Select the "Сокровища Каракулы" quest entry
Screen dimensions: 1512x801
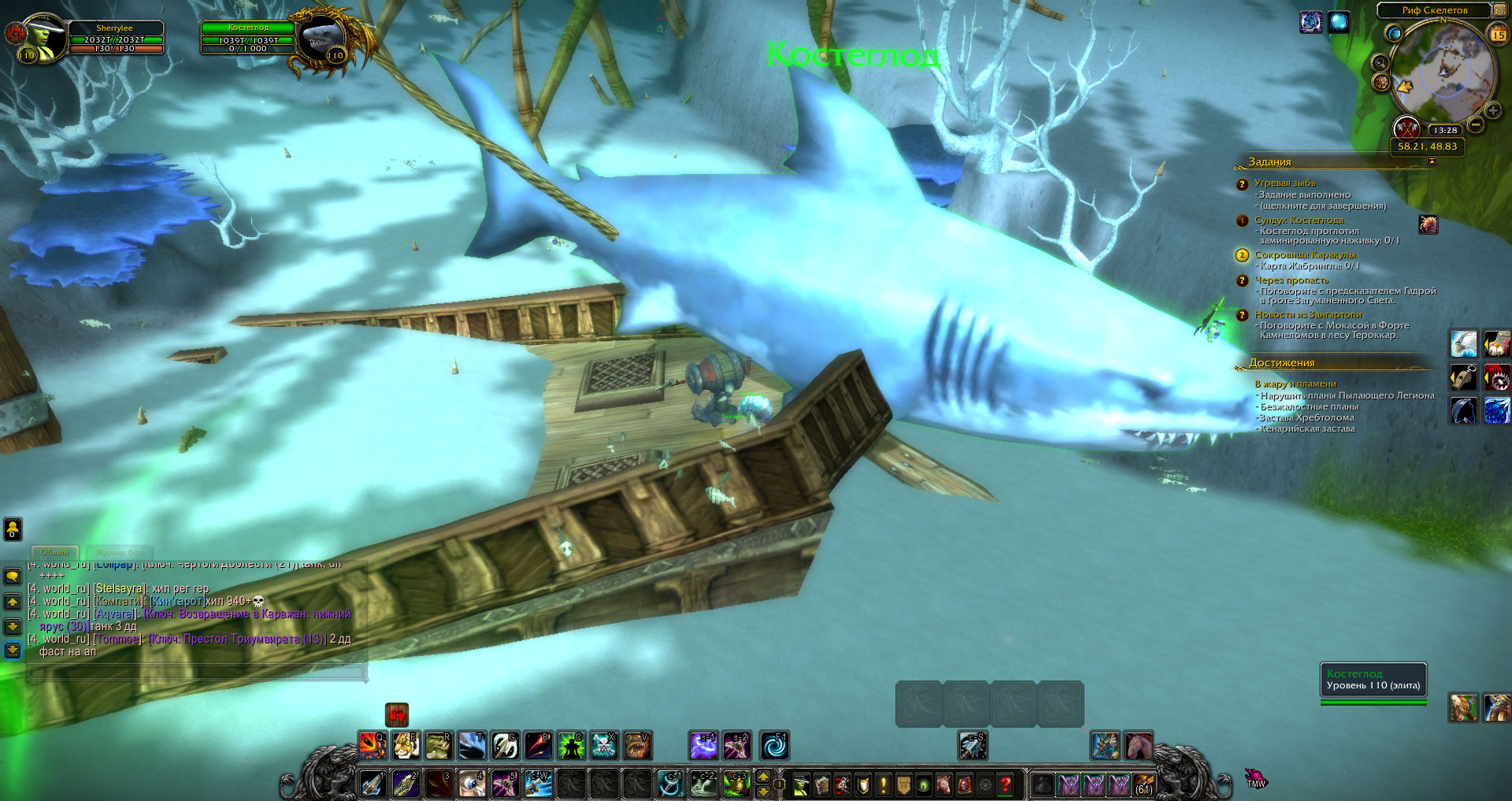tap(1304, 255)
